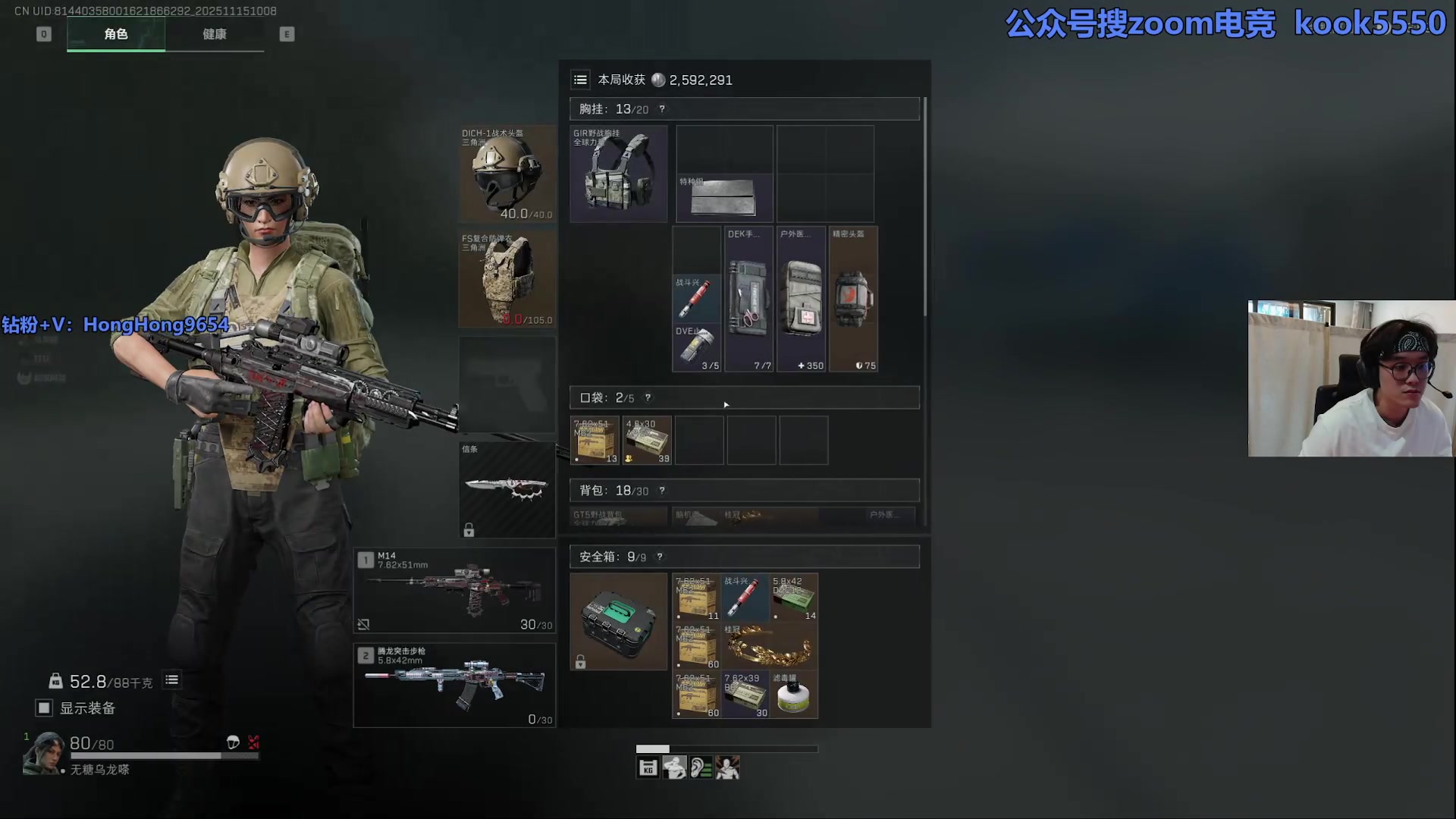The height and width of the screenshot is (819, 1456).
Task: Select the 4.6x30 ammo box in pocket
Action: (x=647, y=440)
